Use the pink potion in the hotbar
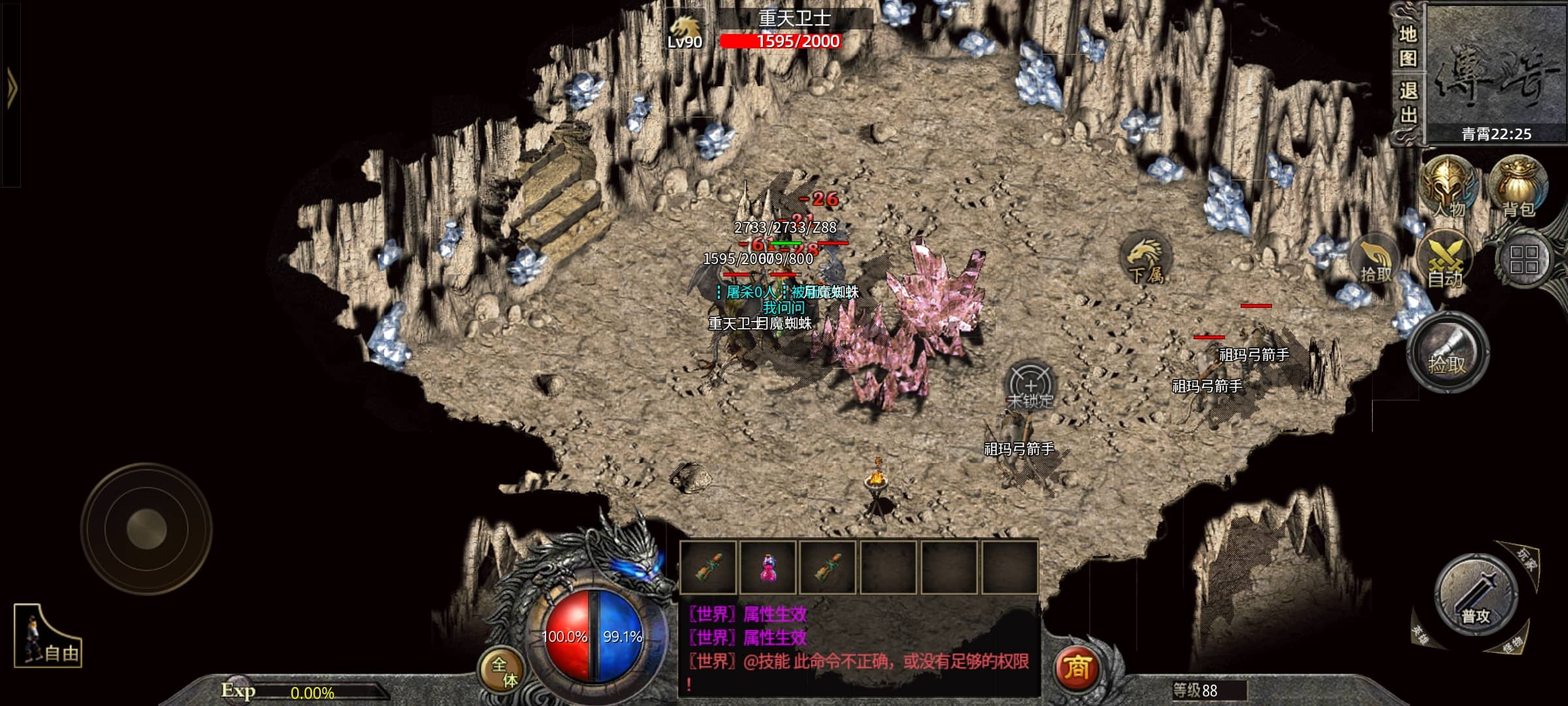1568x706 pixels. pyautogui.click(x=768, y=567)
